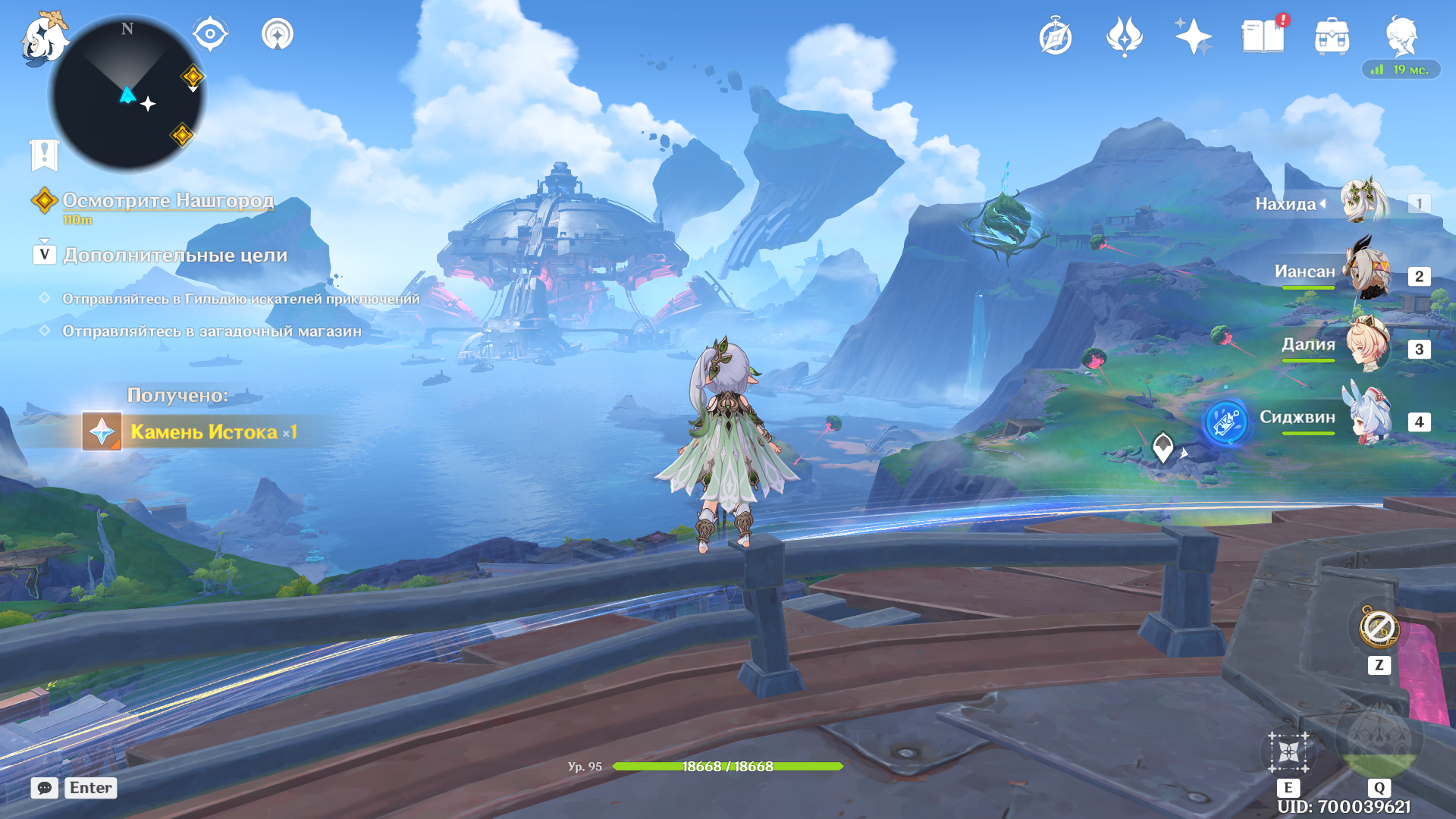Open the backpack inventory
This screenshot has width=1456, height=819.
[1332, 36]
